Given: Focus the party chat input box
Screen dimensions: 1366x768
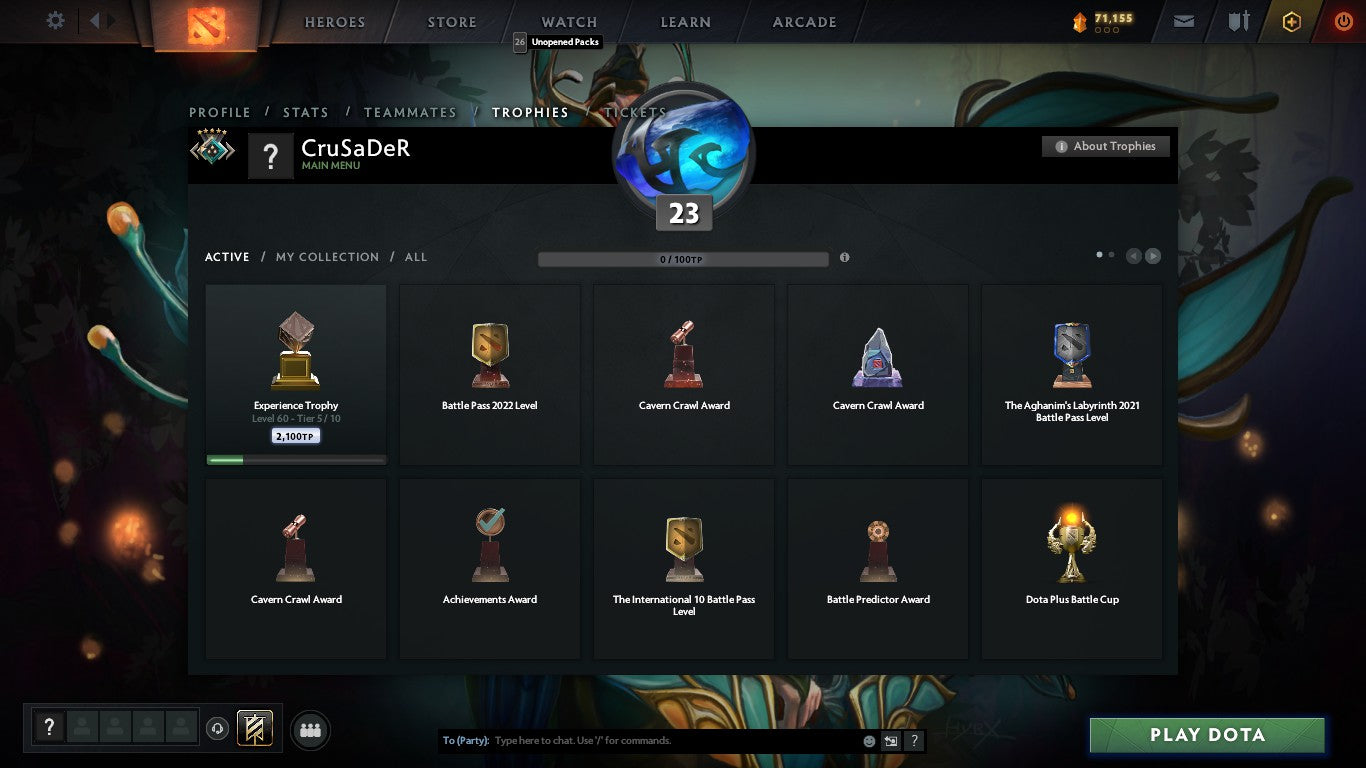Looking at the screenshot, I should [670, 741].
